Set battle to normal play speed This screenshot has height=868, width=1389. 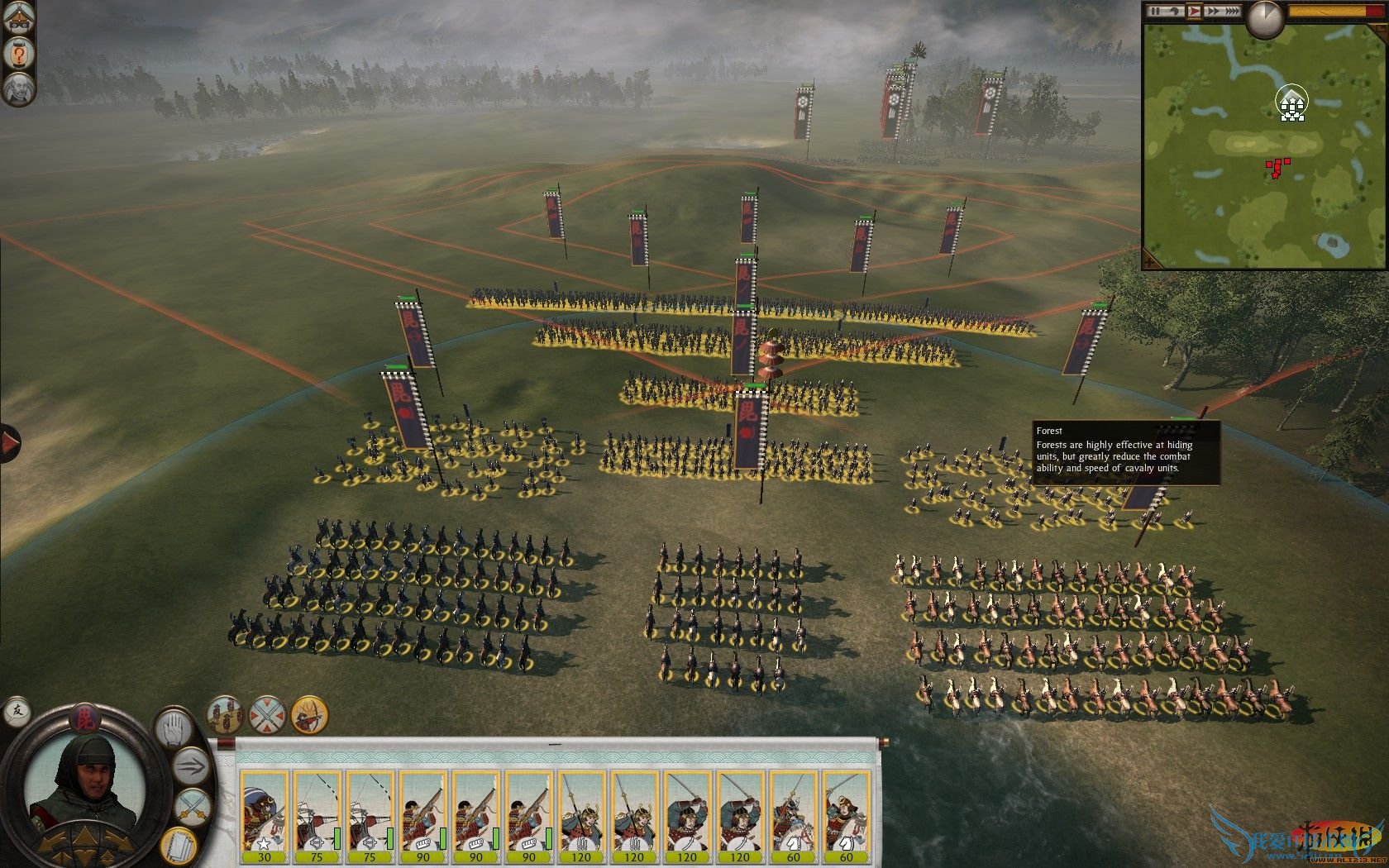1195,11
